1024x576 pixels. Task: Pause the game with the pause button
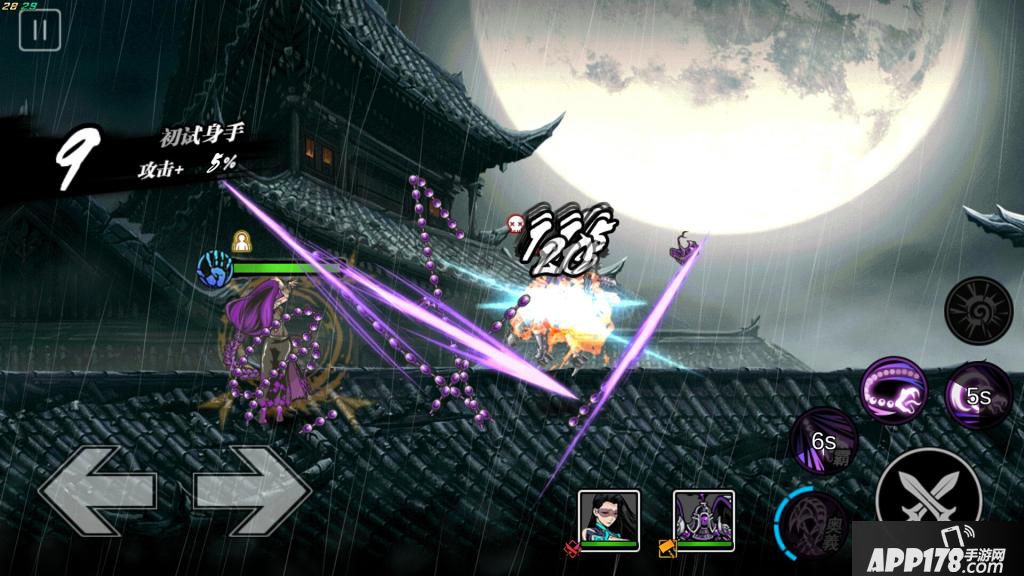40,29
